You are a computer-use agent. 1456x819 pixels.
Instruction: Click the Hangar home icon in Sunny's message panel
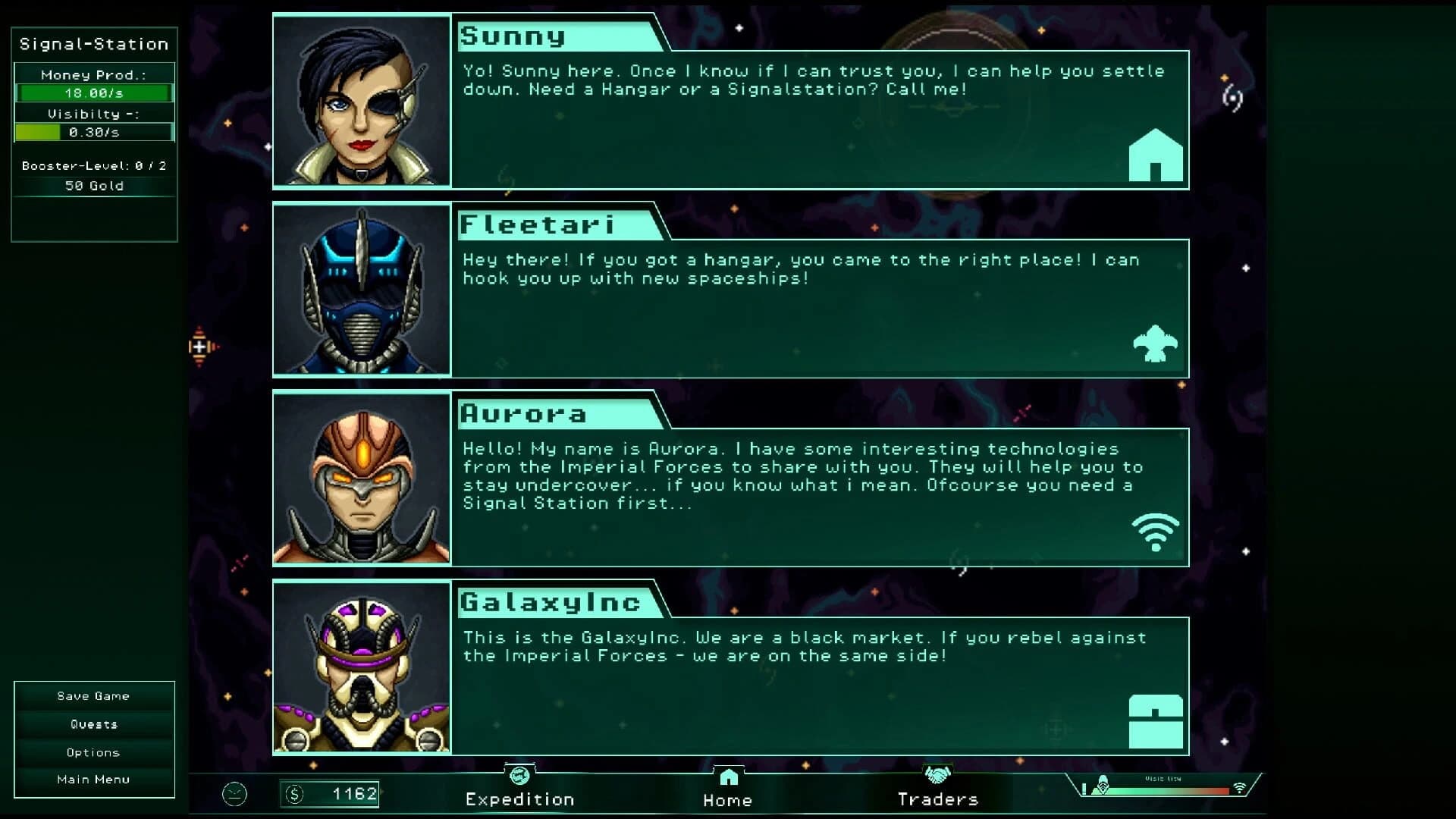1156,154
